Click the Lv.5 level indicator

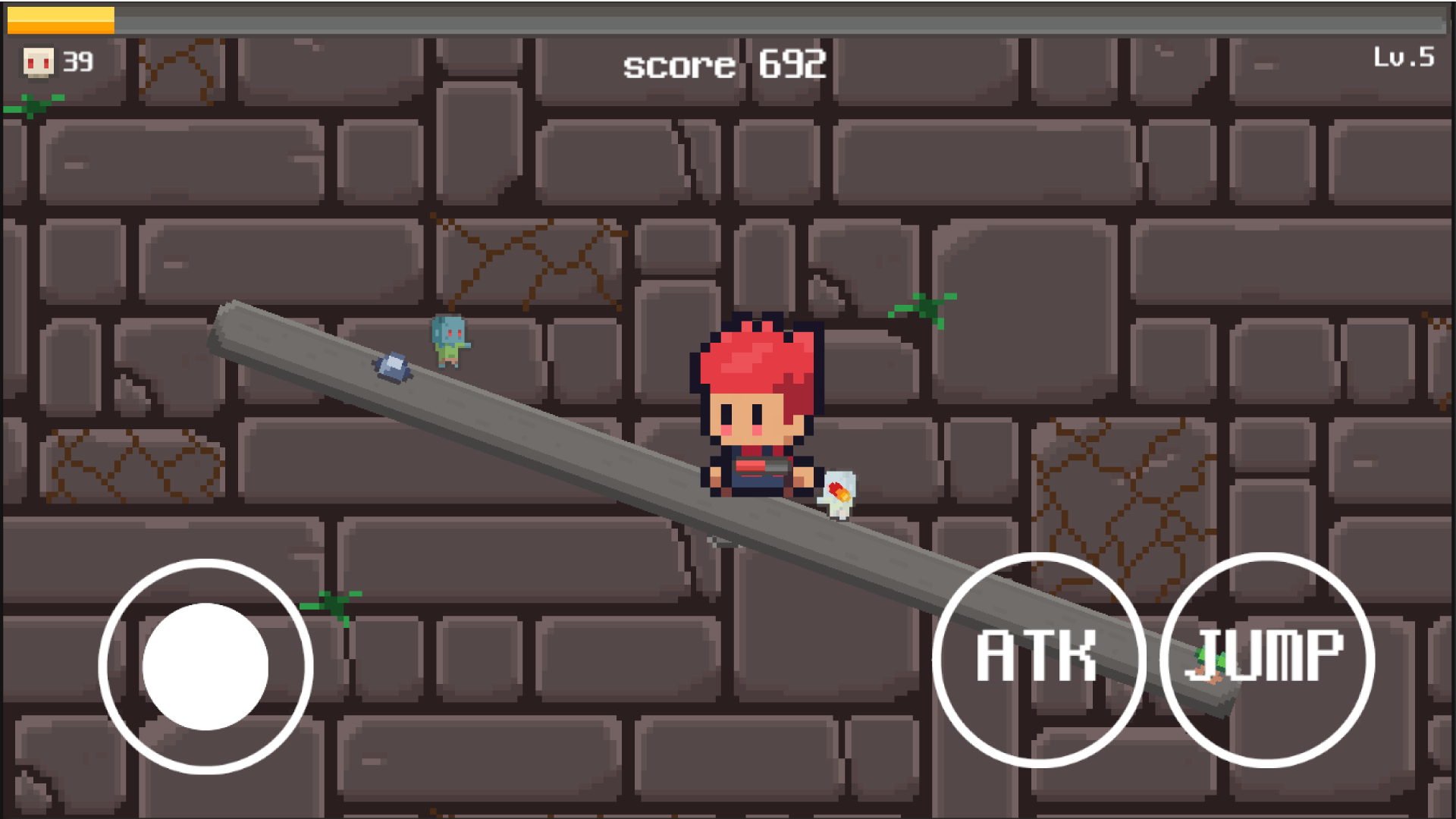tap(1404, 55)
